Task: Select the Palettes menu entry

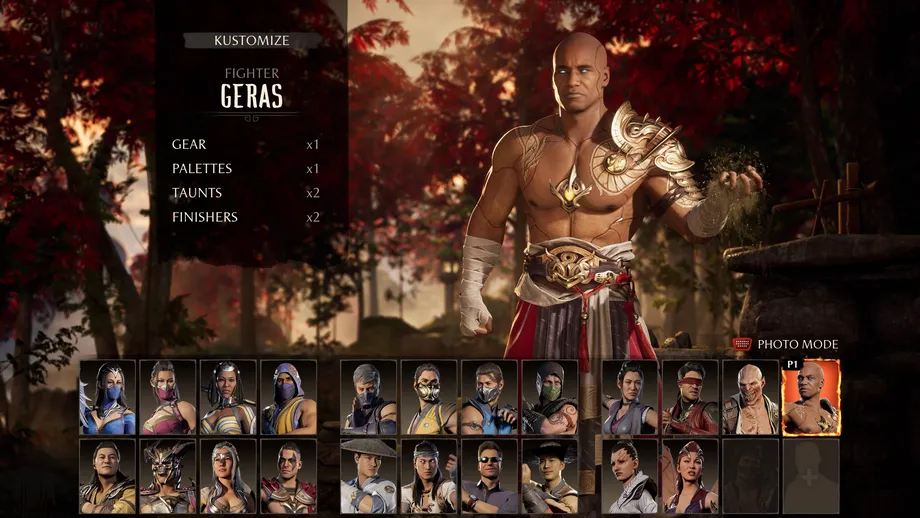Action: pos(202,169)
